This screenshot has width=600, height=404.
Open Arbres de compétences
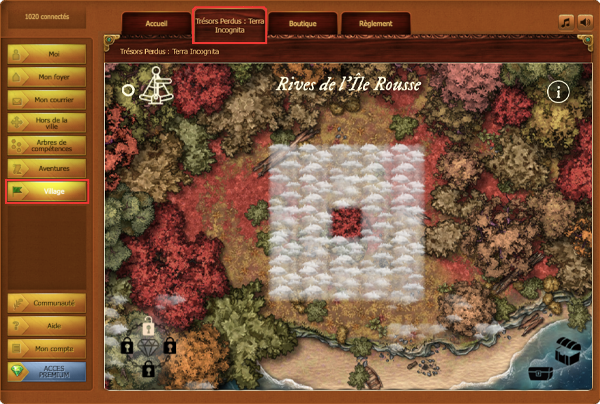pyautogui.click(x=47, y=145)
